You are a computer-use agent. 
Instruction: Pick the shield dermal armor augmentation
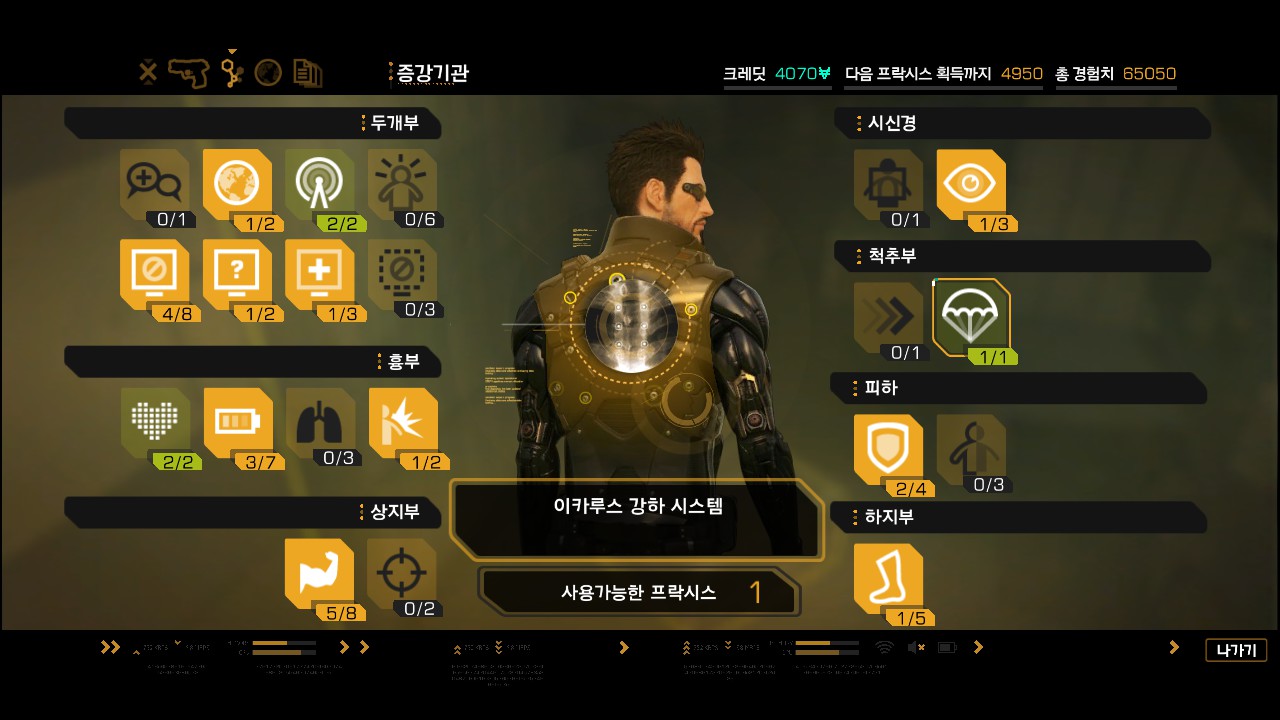[x=888, y=449]
